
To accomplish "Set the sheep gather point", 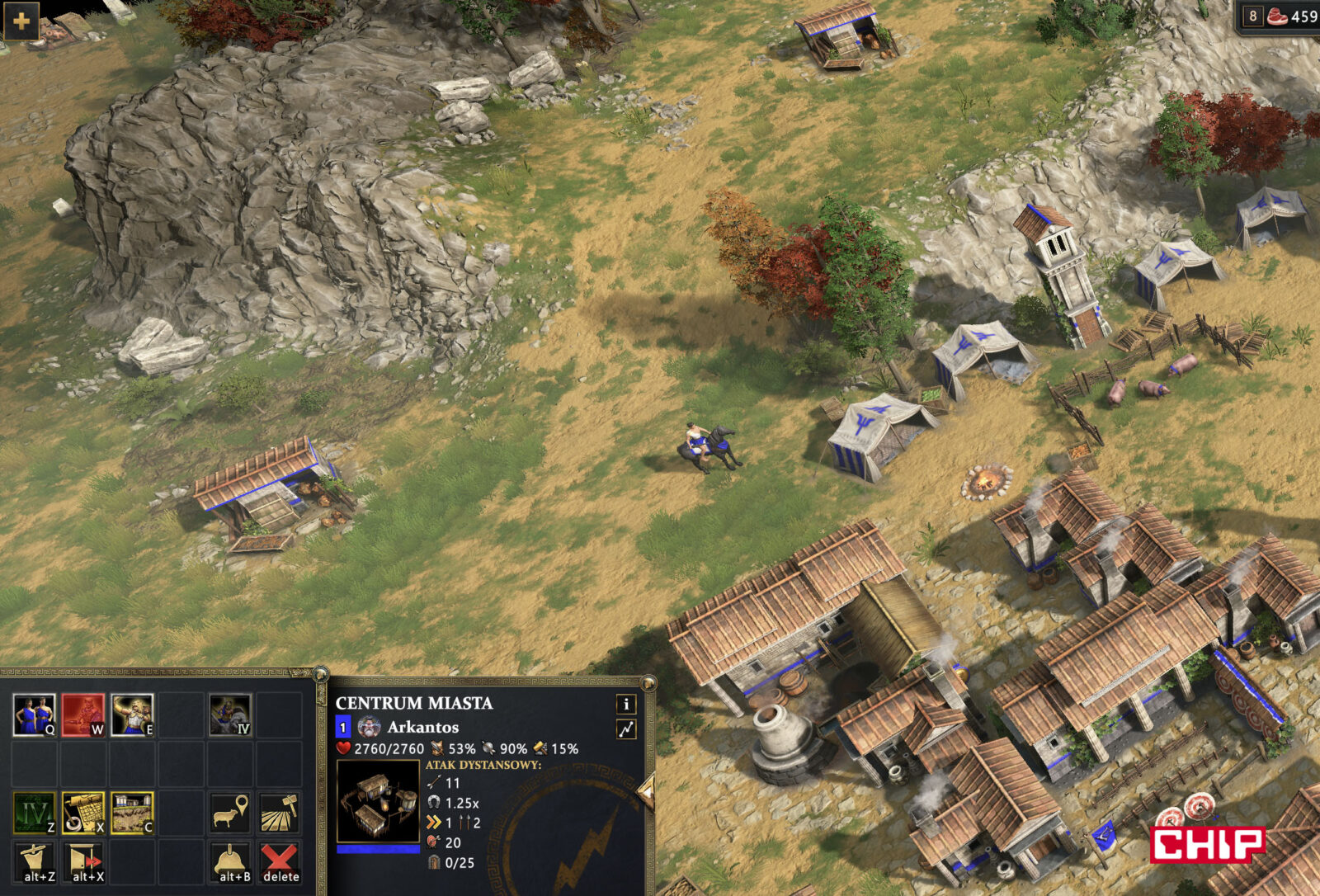I will 230,813.
